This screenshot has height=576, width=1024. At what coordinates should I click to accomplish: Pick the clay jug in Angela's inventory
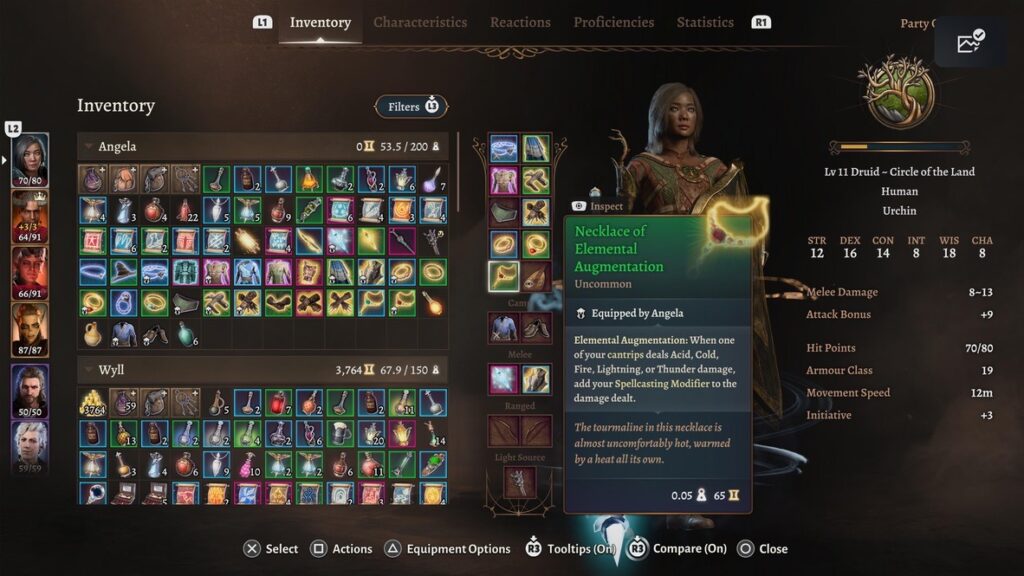point(93,333)
